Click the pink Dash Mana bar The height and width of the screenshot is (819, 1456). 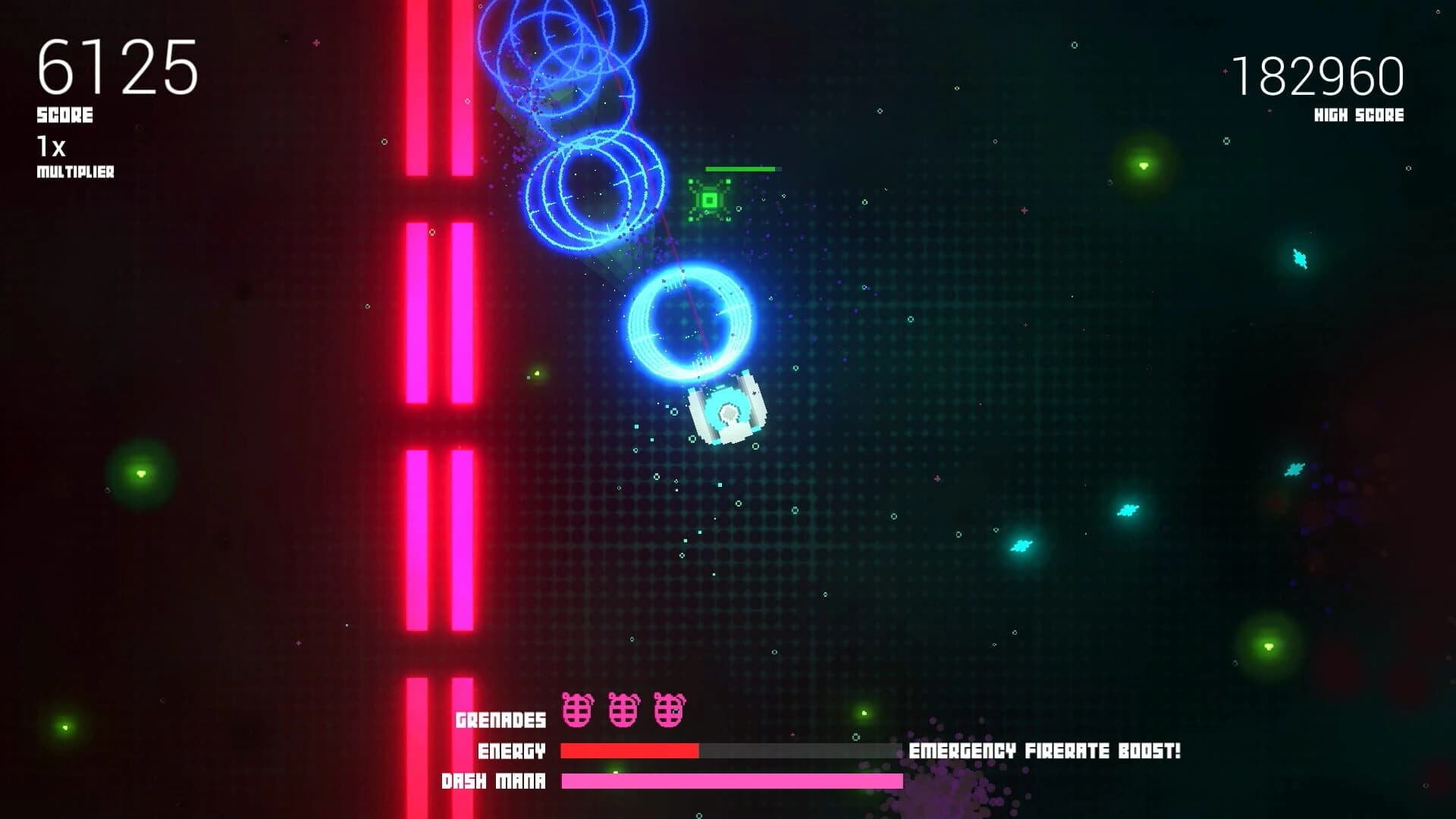tap(732, 780)
